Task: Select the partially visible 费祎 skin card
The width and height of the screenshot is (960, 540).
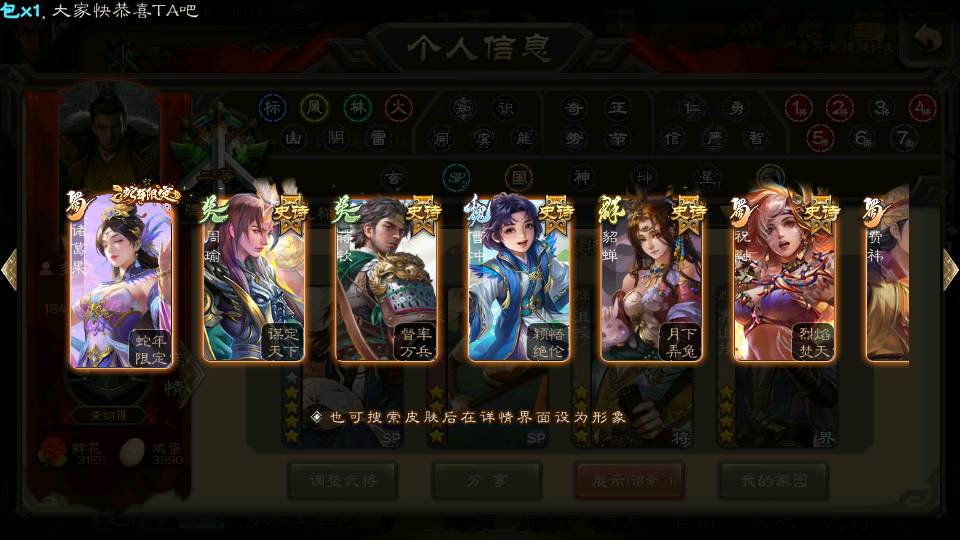Action: pos(888,278)
